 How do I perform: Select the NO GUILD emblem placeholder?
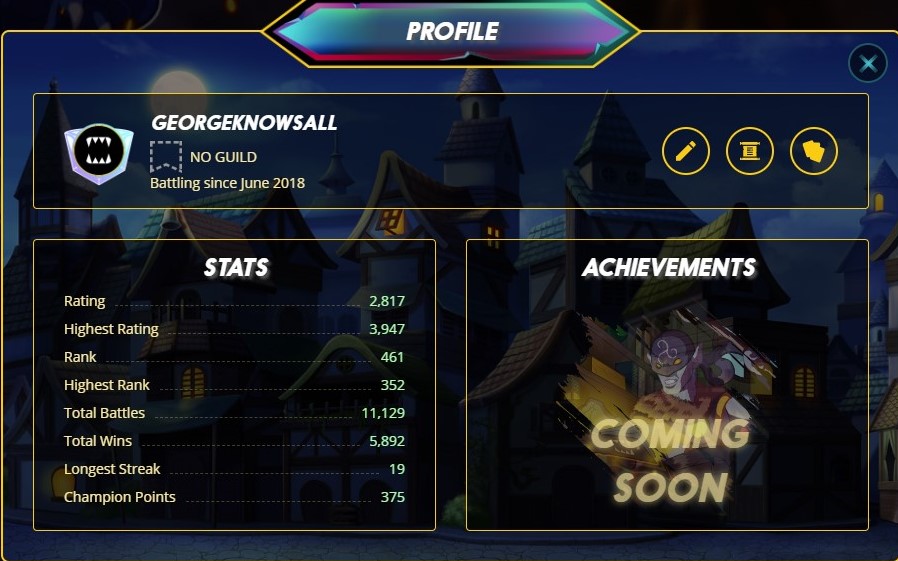click(165, 156)
